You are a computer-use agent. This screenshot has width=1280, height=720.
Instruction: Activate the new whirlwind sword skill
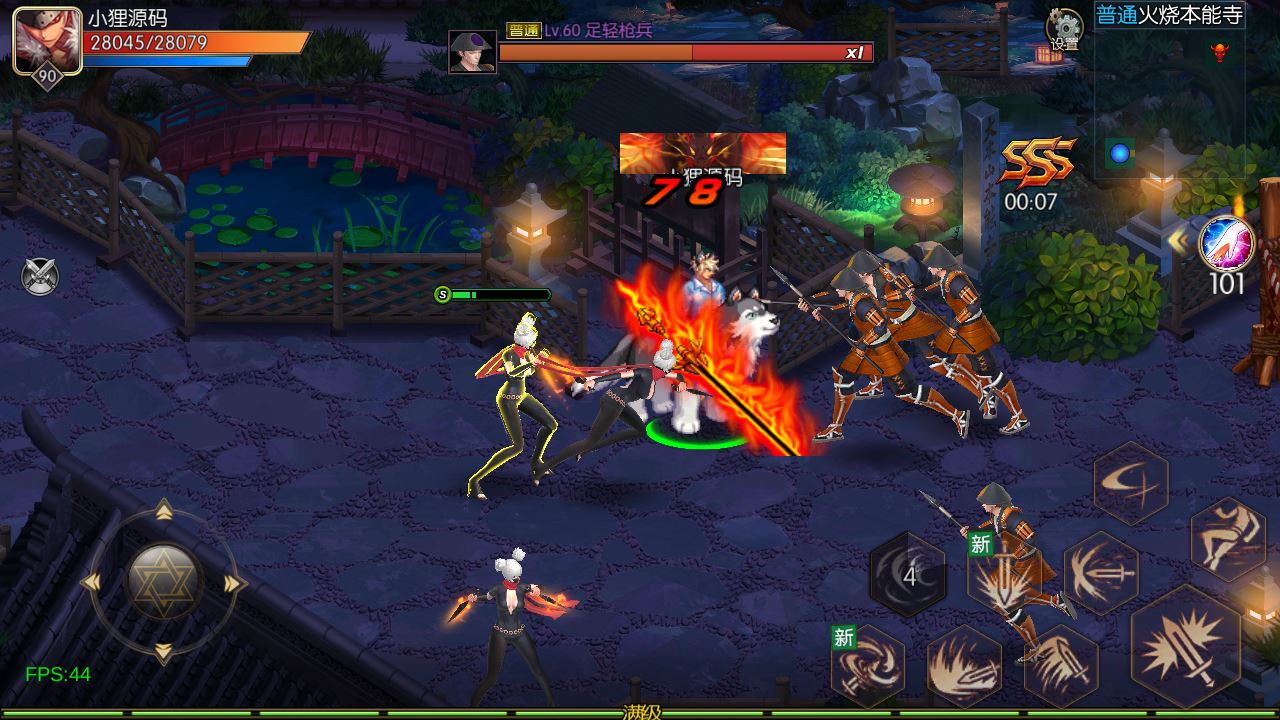867,664
